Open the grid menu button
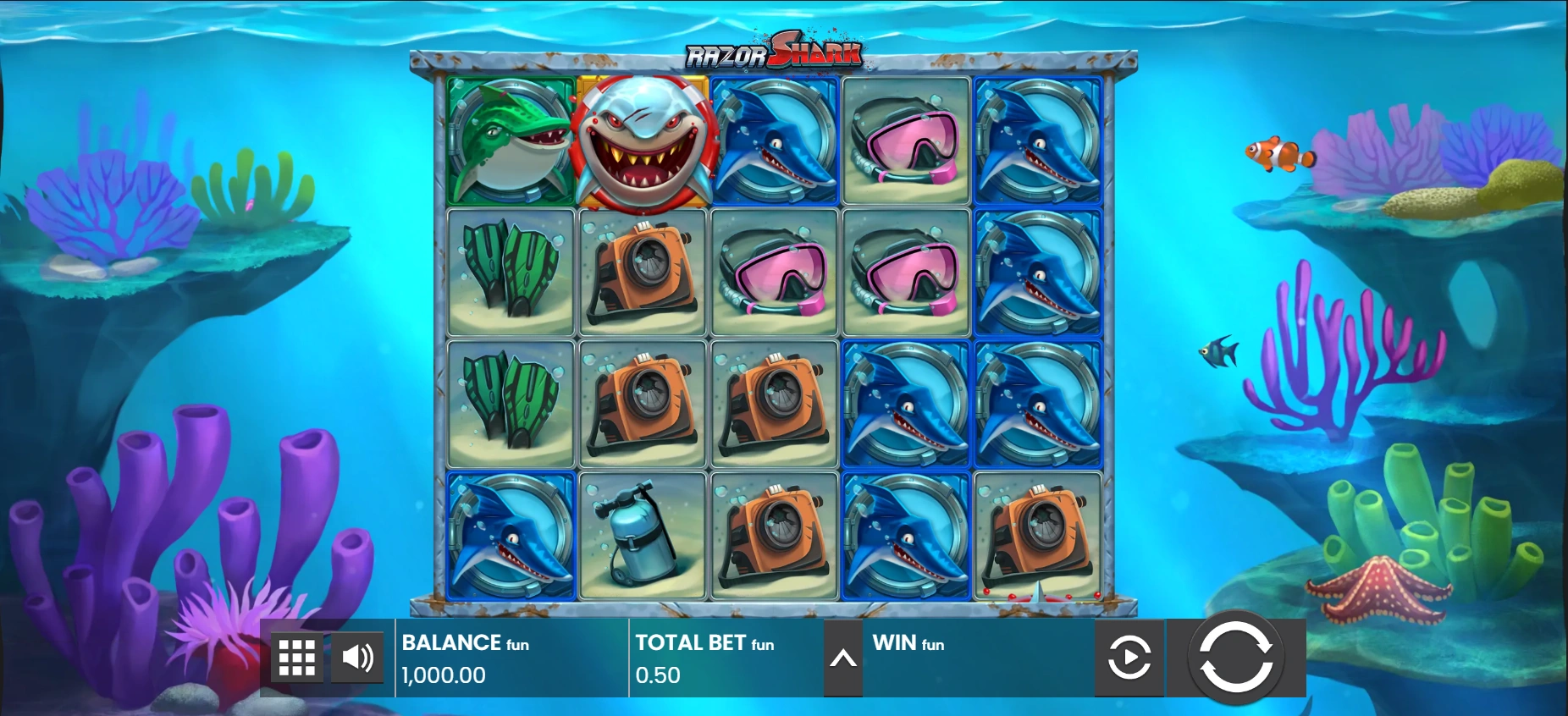 pos(297,658)
